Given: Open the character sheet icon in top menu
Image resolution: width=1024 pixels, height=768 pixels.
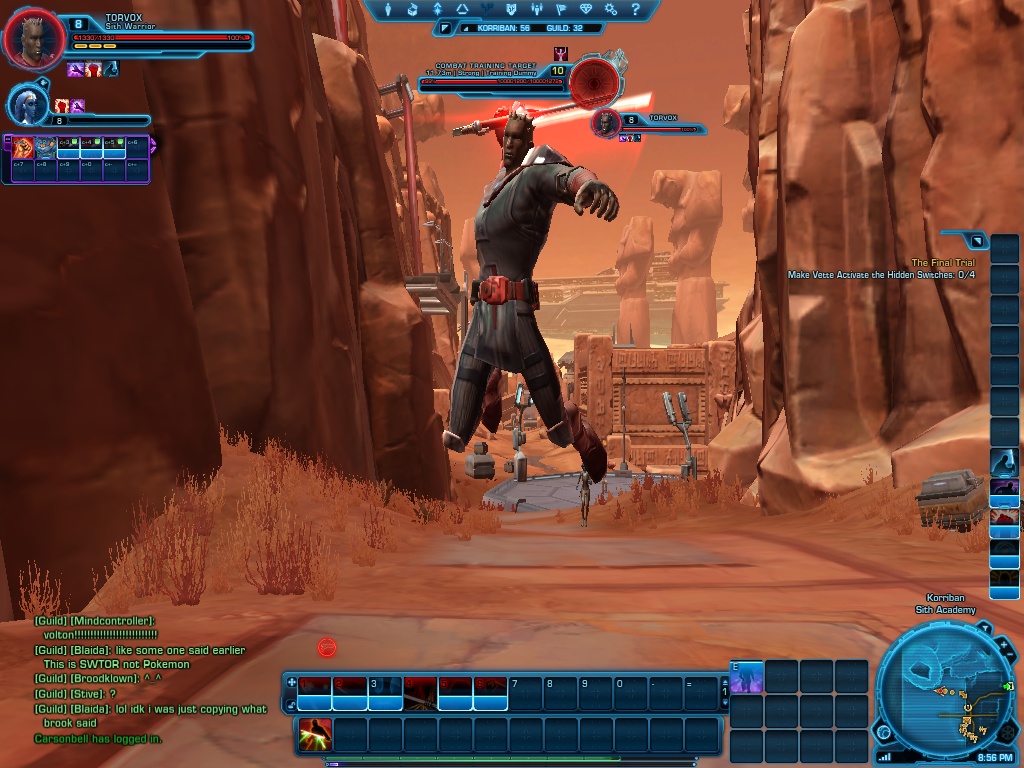Looking at the screenshot, I should click(x=387, y=10).
